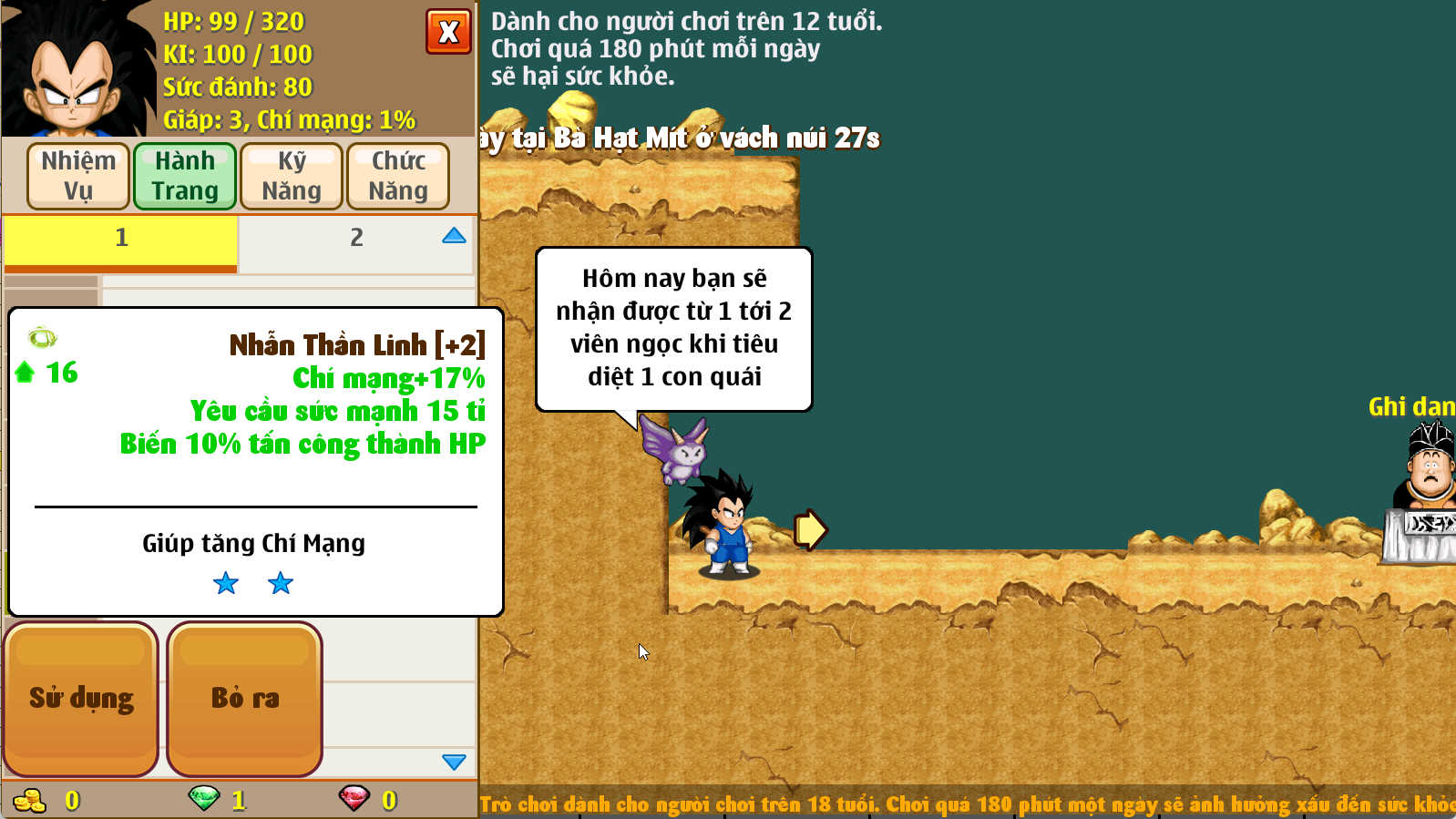Click the yellow arrow marker on the cliff
The width and height of the screenshot is (1456, 819).
[x=809, y=528]
